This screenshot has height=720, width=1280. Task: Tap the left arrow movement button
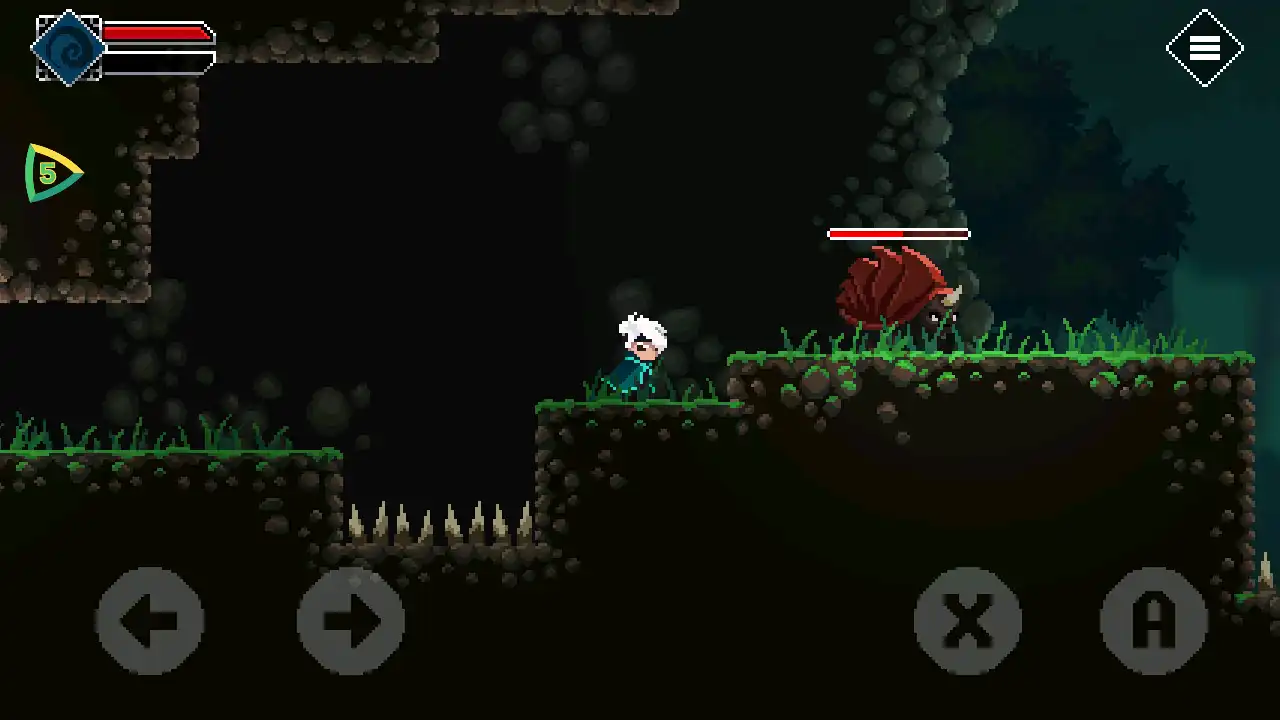point(150,621)
